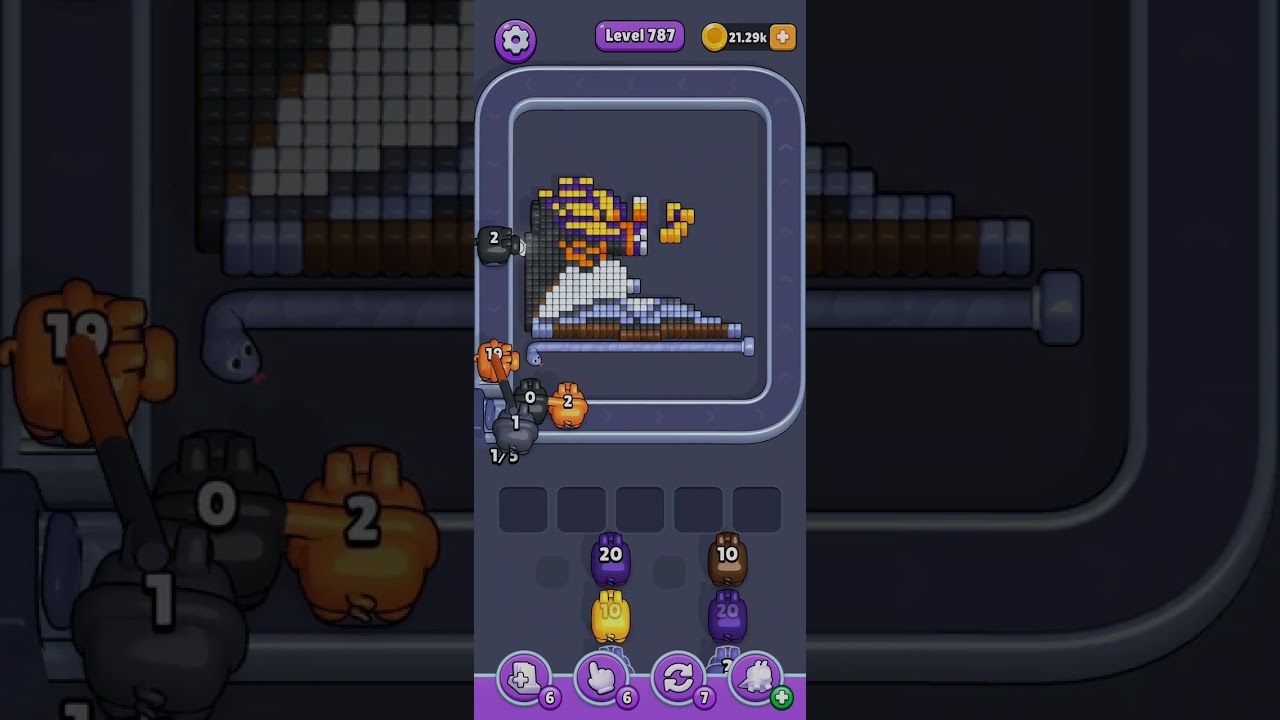
Task: Open the settings gear menu
Action: point(515,40)
